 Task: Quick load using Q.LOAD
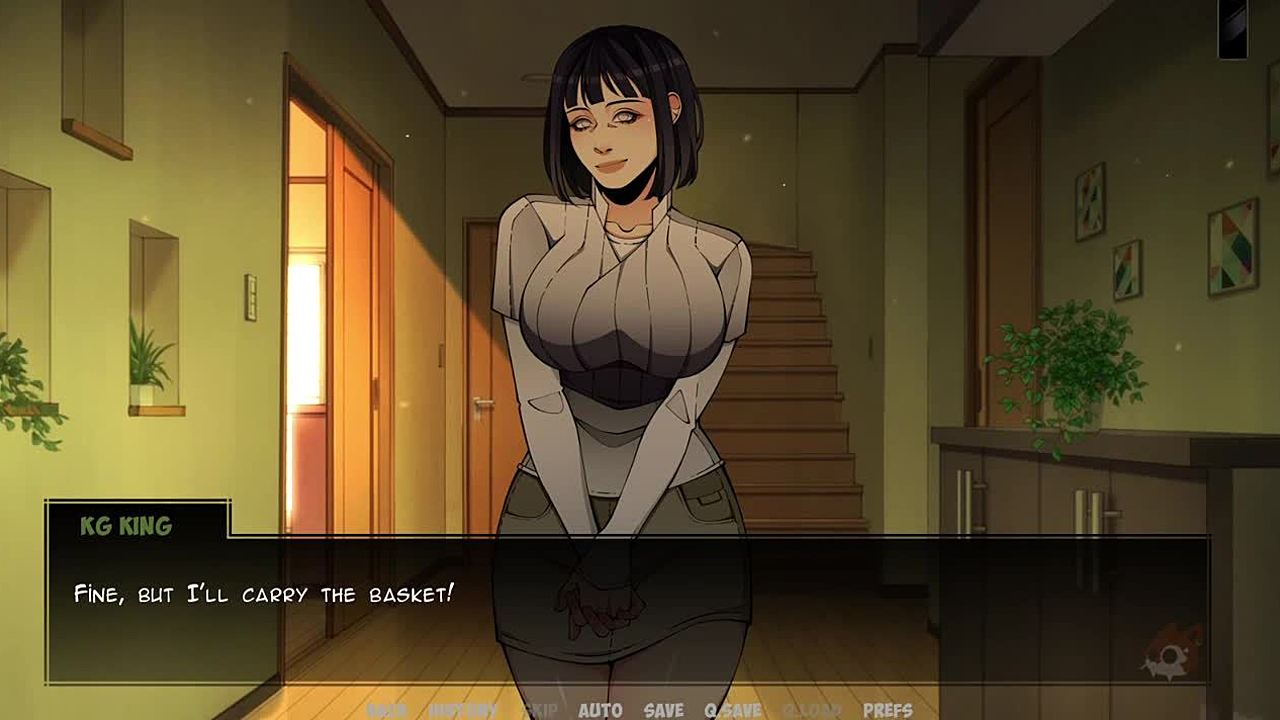tap(811, 710)
